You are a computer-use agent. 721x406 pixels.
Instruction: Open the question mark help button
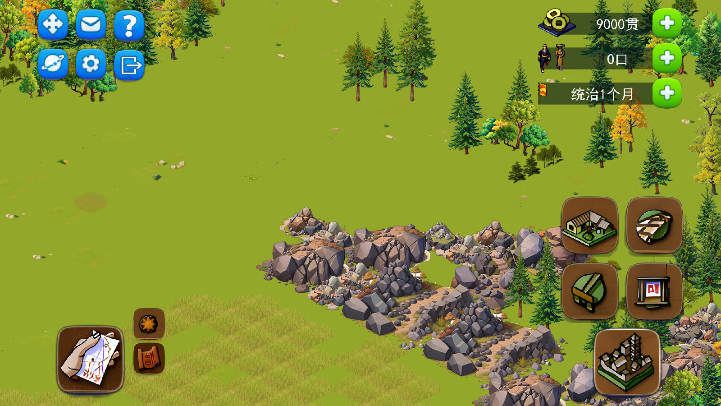pos(128,25)
